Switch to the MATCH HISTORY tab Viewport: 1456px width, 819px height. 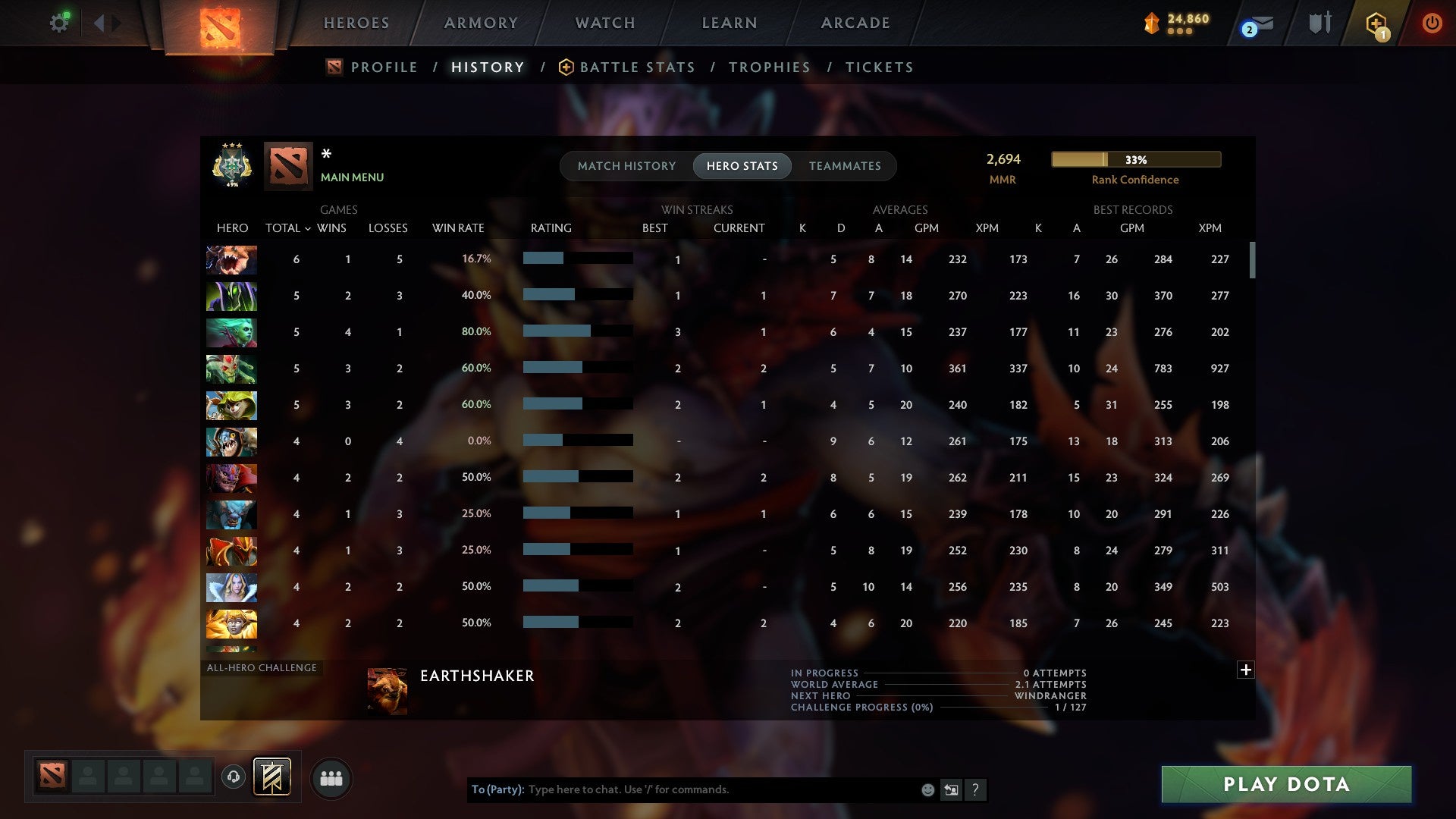click(626, 165)
